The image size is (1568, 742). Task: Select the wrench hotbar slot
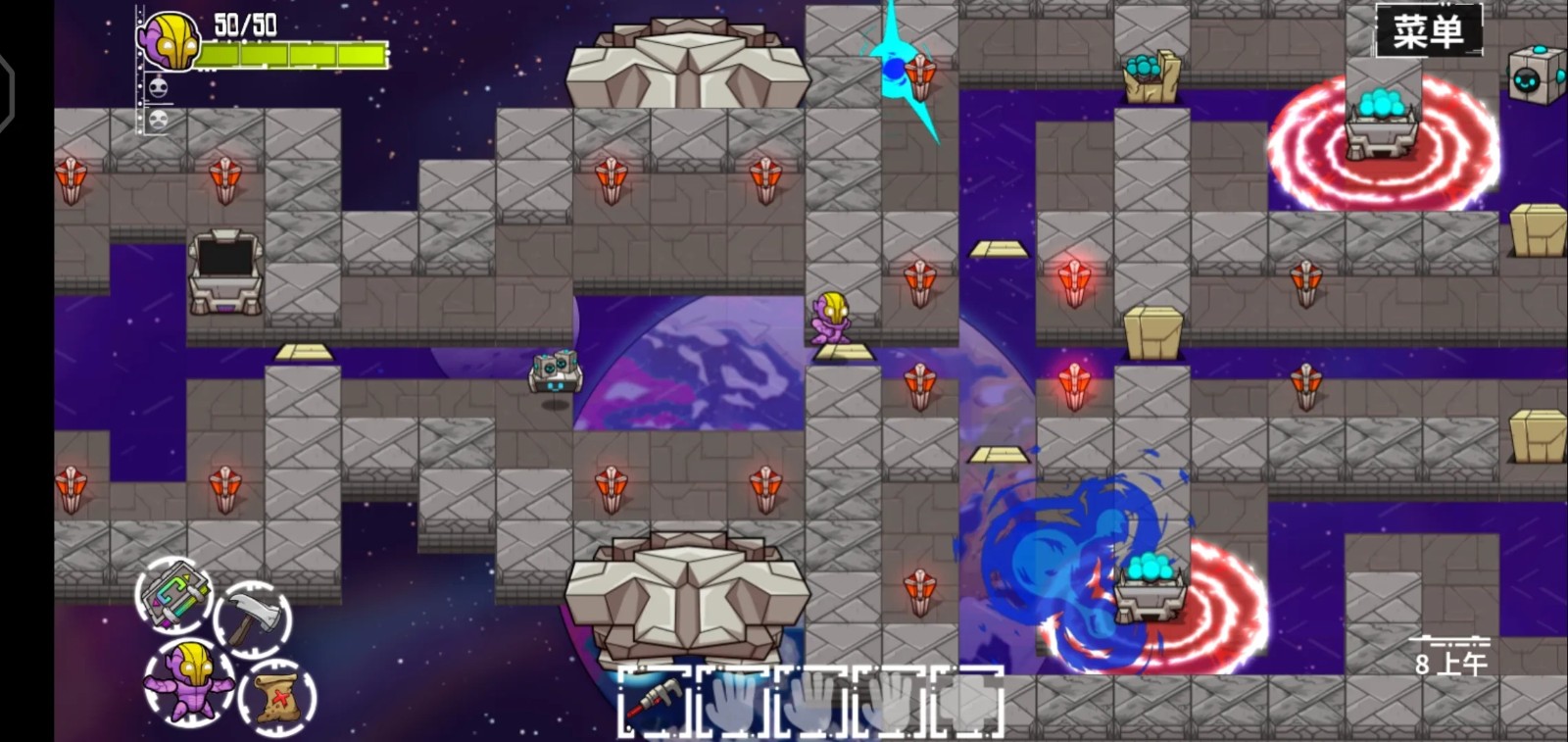tap(654, 701)
